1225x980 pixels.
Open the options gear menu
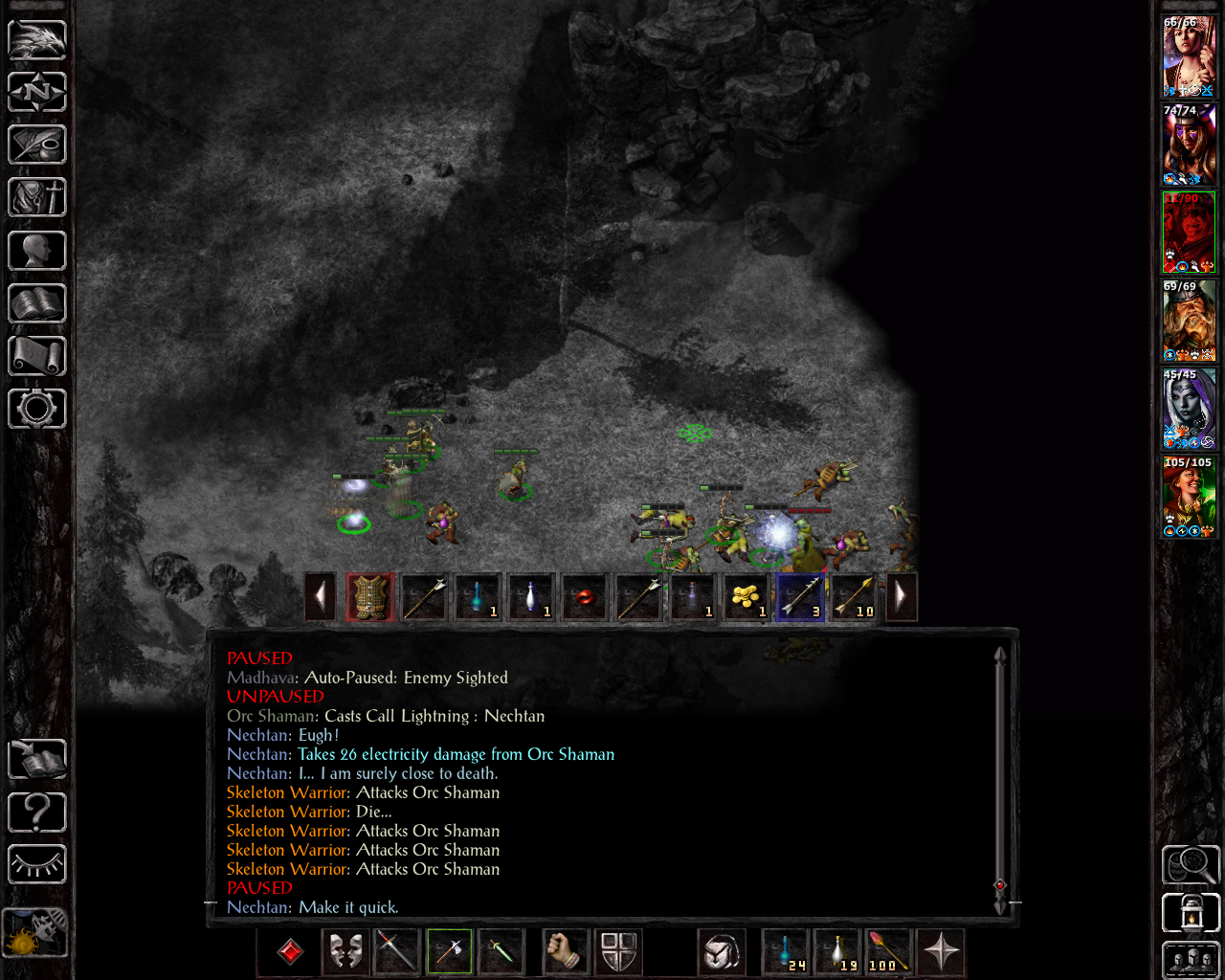[37, 409]
